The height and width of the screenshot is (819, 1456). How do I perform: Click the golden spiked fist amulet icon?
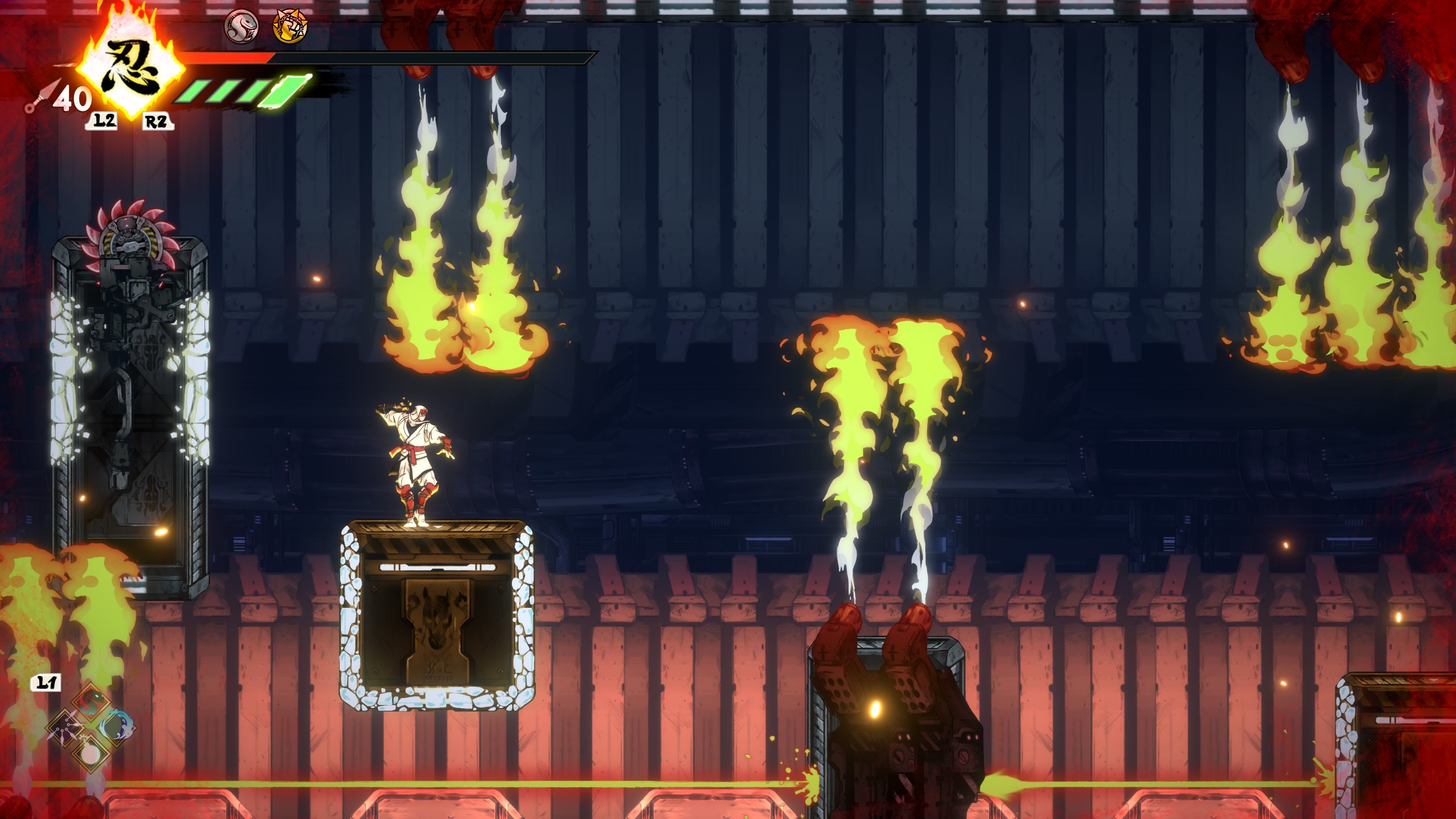(x=290, y=27)
